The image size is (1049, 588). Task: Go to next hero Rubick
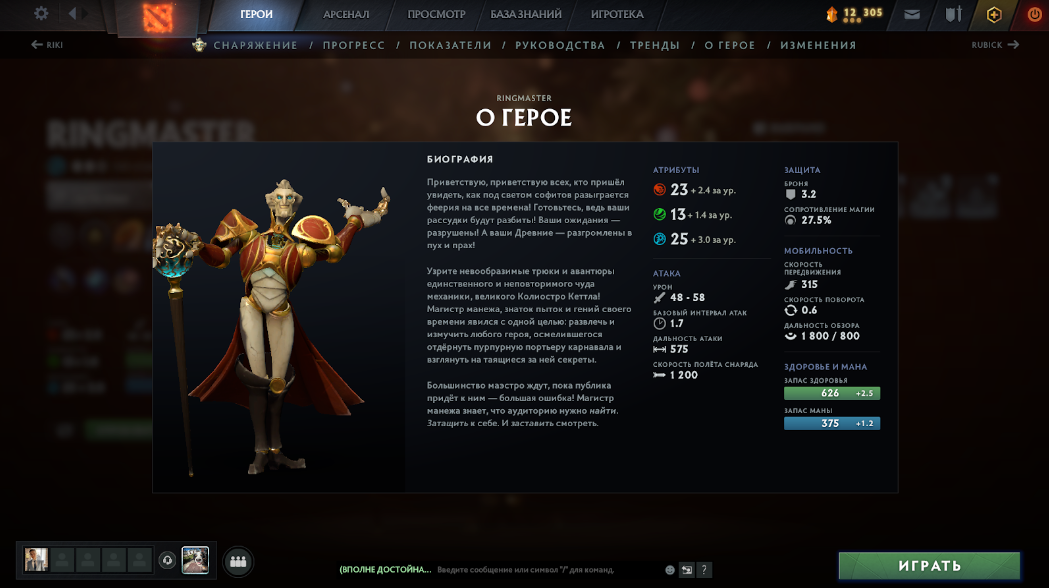995,45
